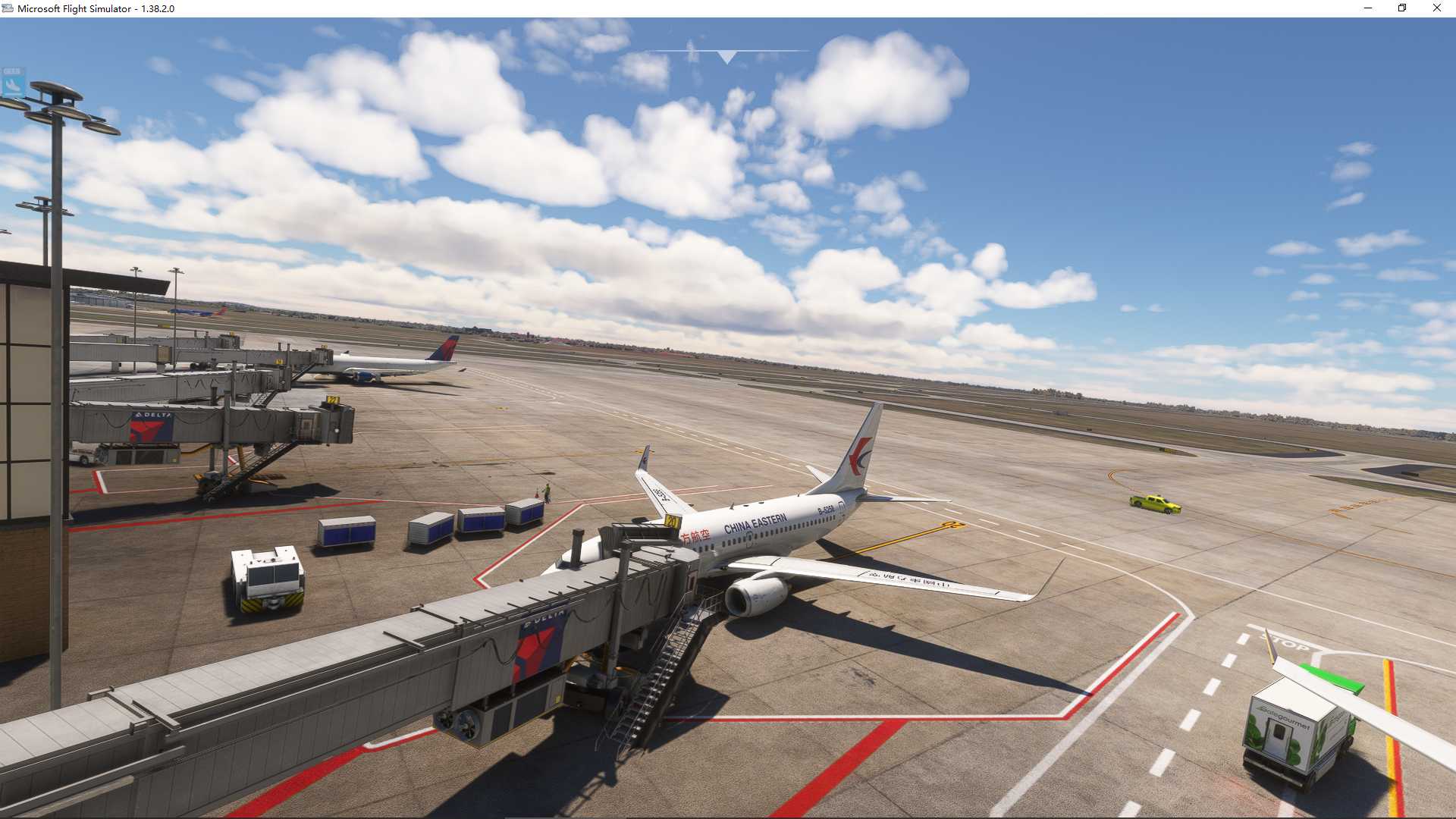Restore down the simulator window

click(1401, 8)
